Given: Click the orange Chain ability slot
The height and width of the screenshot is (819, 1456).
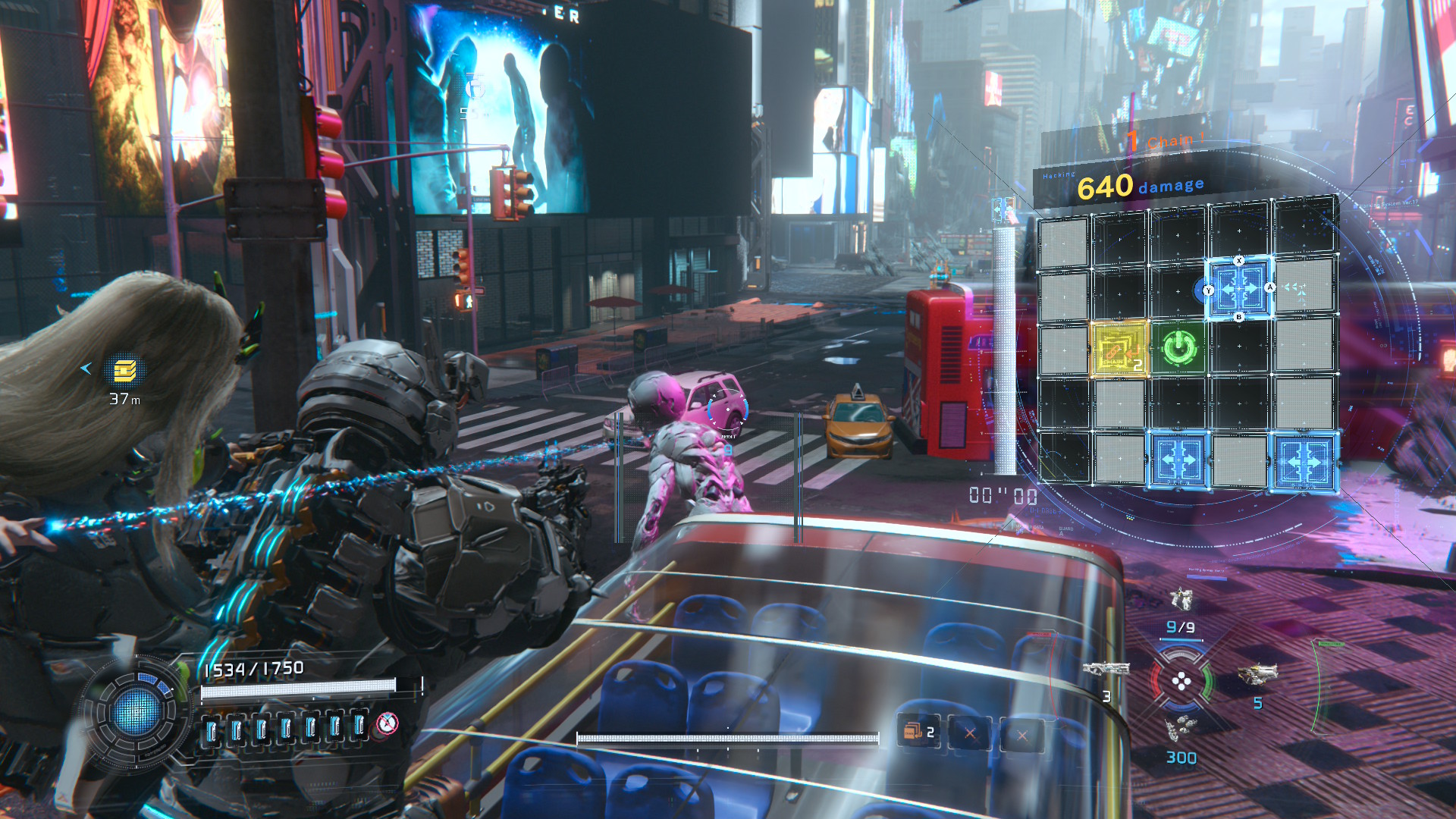Looking at the screenshot, I should [919, 732].
